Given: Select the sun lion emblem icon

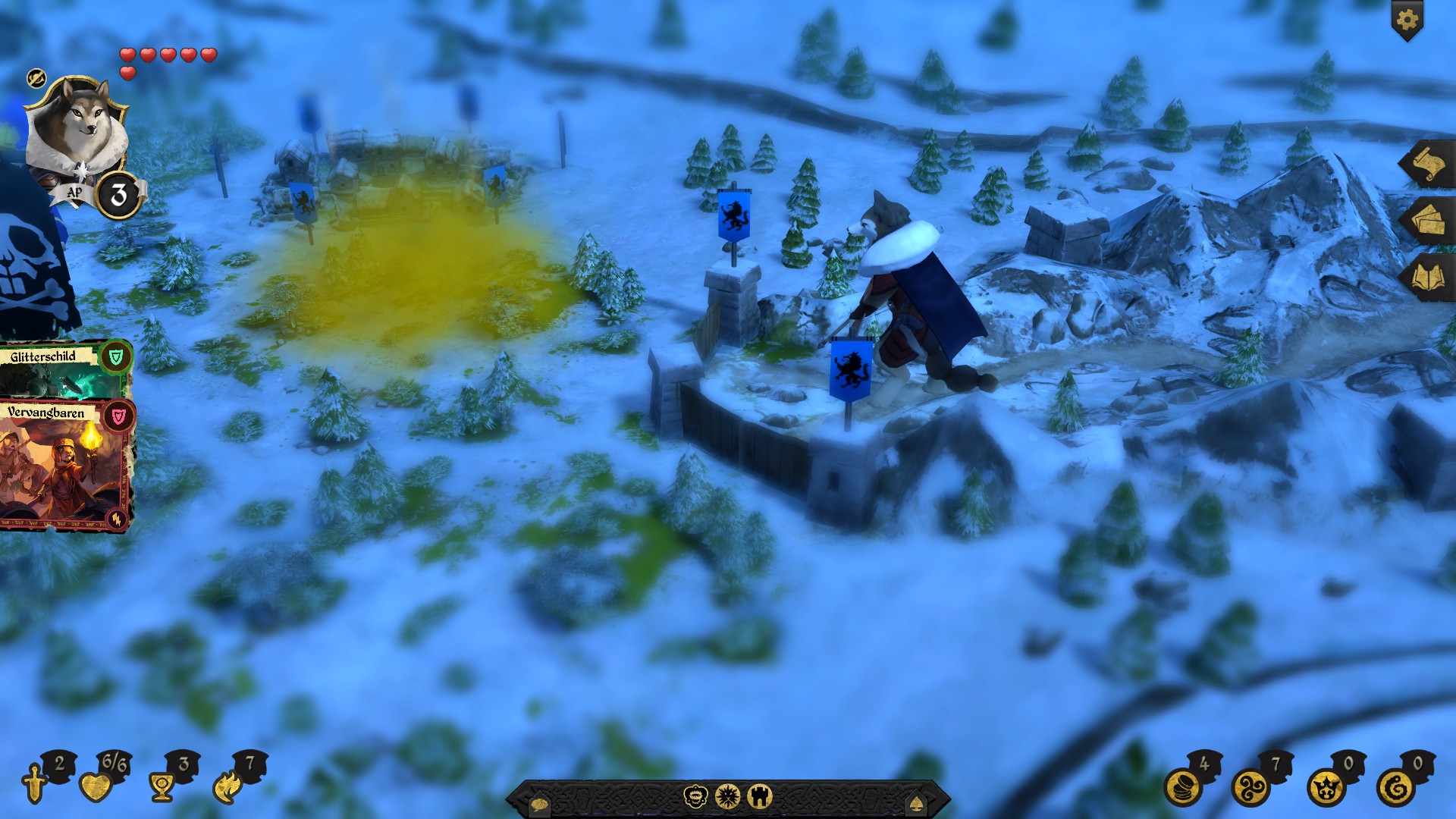Looking at the screenshot, I should [x=727, y=796].
